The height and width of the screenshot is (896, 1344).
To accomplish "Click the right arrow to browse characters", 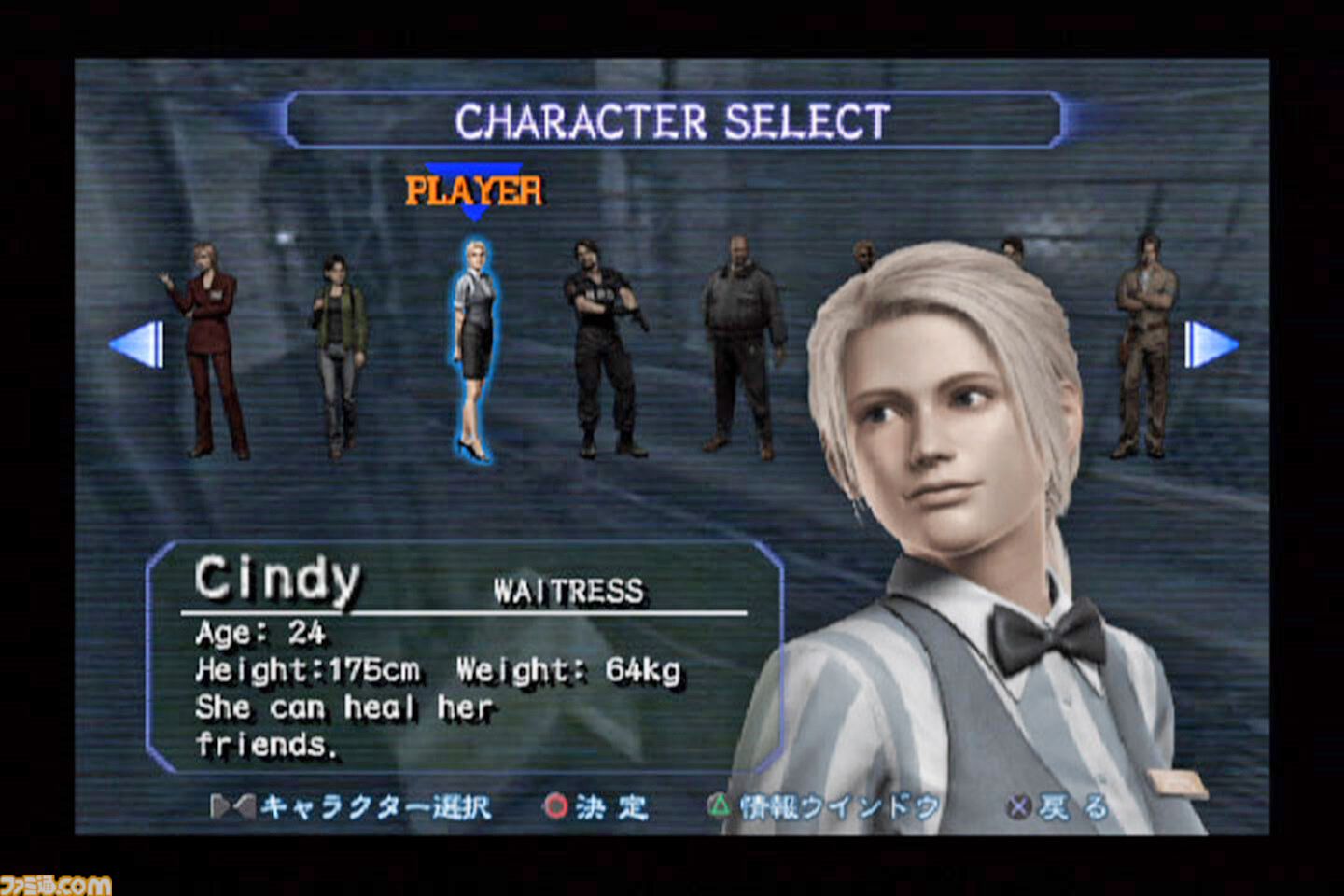I will click(x=1206, y=343).
